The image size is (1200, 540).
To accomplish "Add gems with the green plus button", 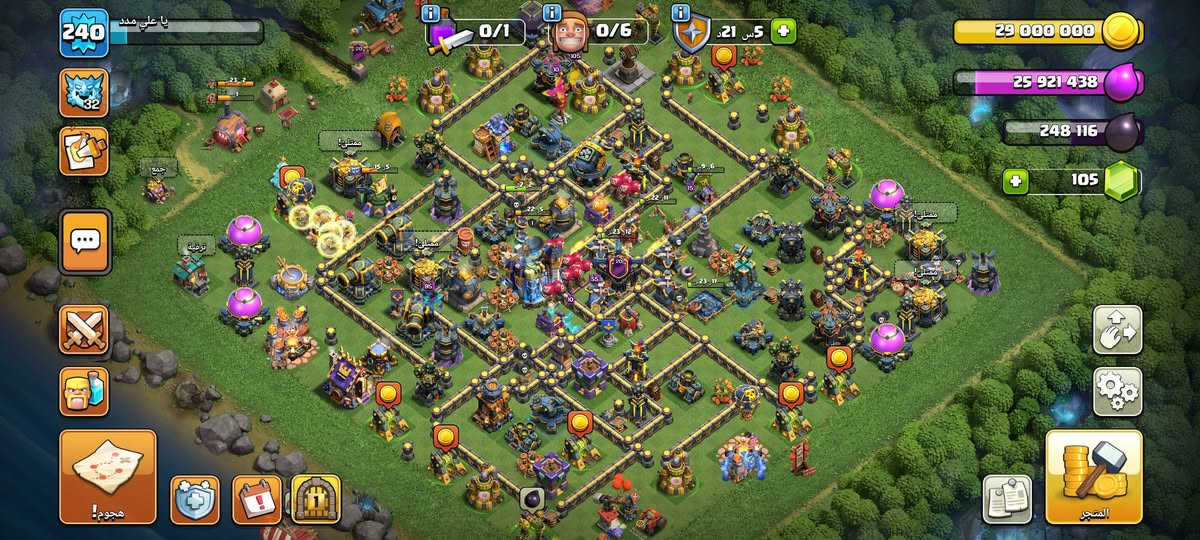I will click(1017, 181).
